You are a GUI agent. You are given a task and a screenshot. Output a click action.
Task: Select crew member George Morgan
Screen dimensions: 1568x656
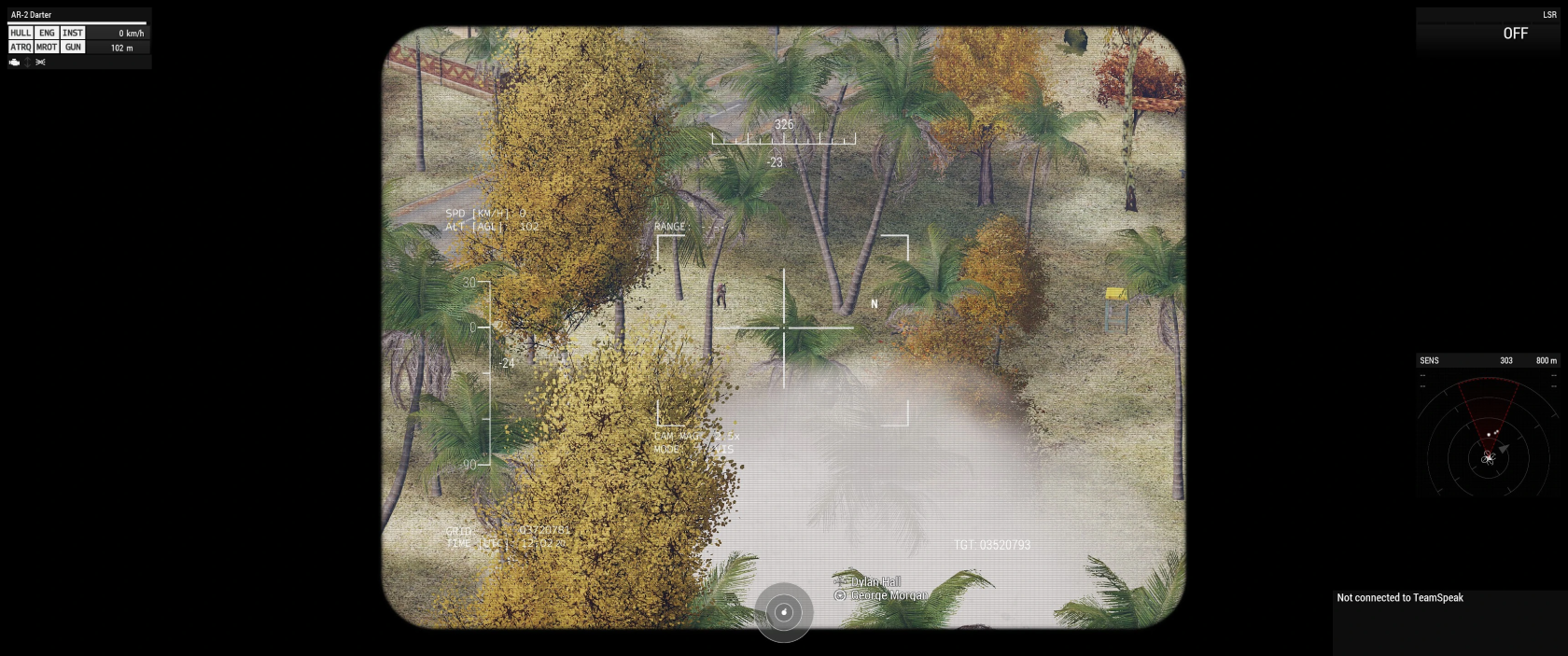(889, 595)
